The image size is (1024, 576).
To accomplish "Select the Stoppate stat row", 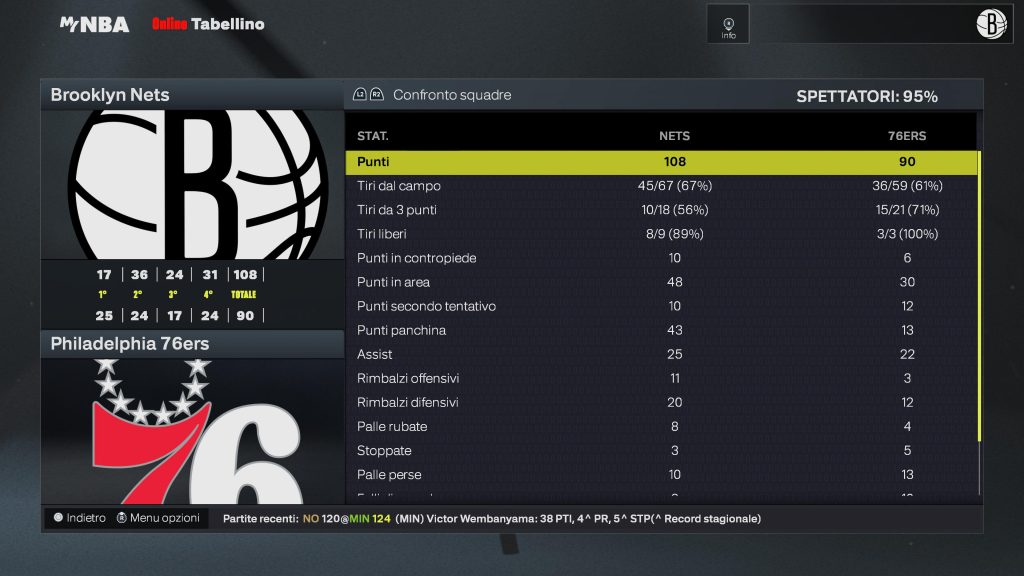I will [x=660, y=450].
